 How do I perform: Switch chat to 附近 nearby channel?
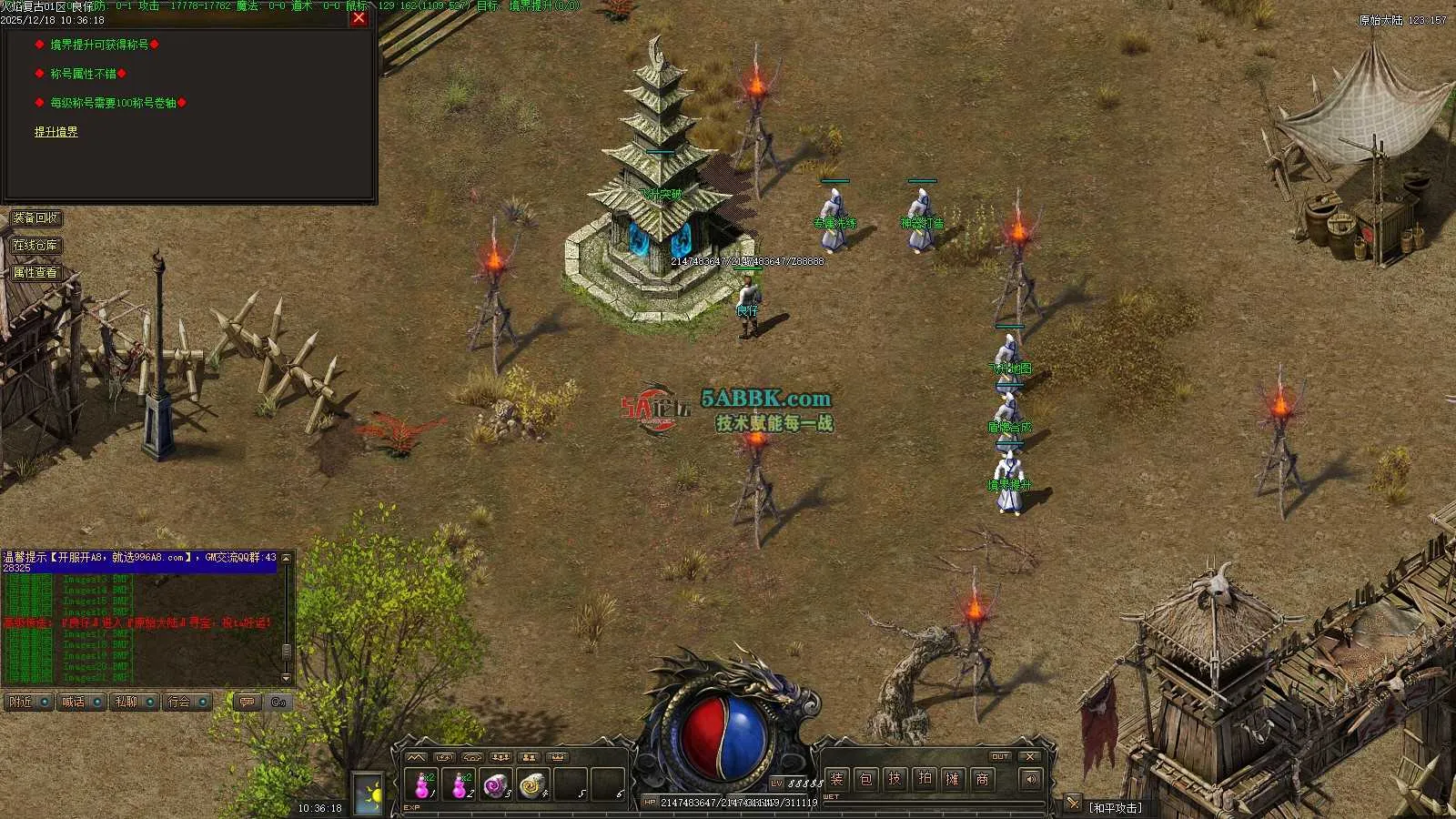tap(27, 703)
